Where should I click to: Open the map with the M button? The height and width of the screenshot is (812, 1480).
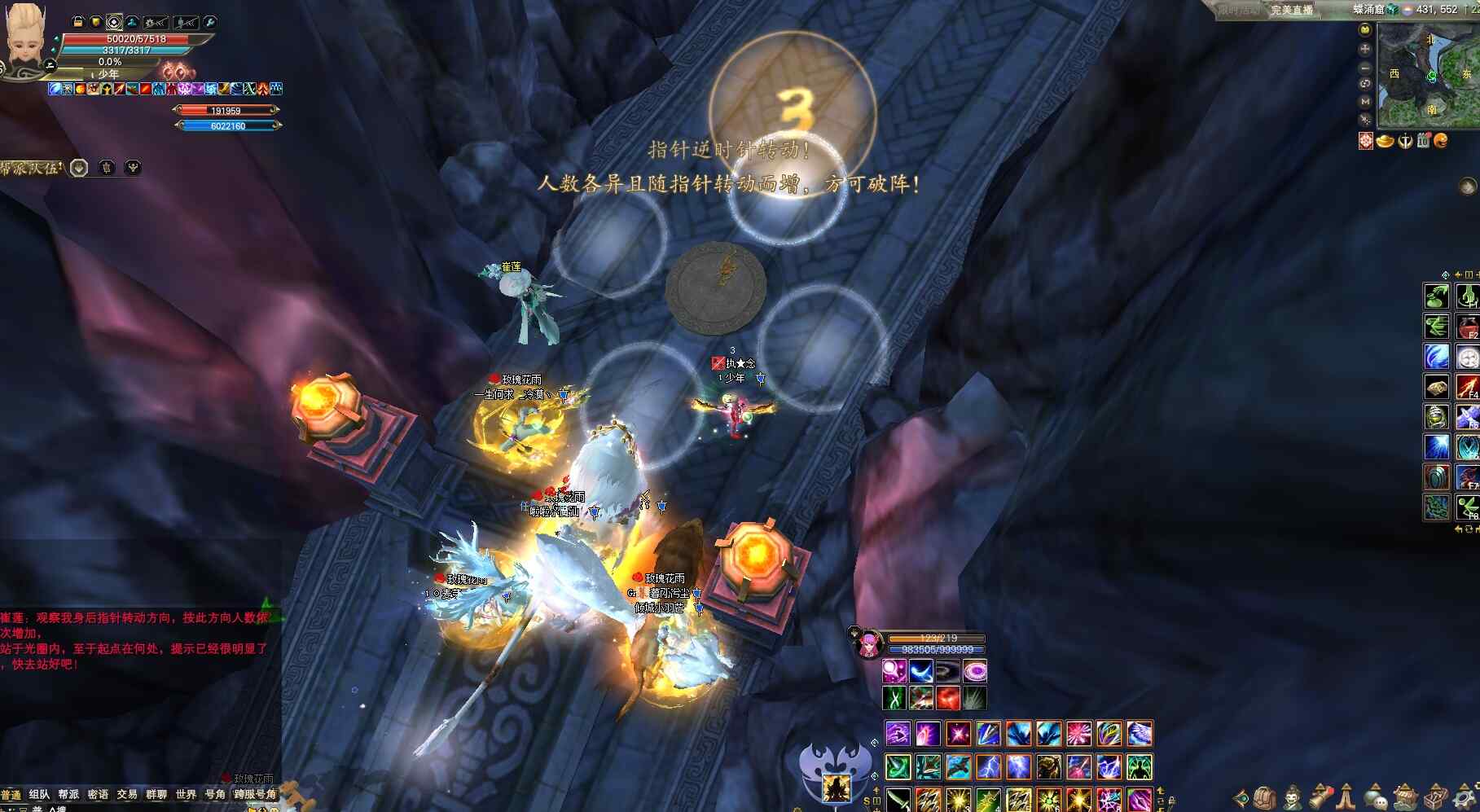1365,101
